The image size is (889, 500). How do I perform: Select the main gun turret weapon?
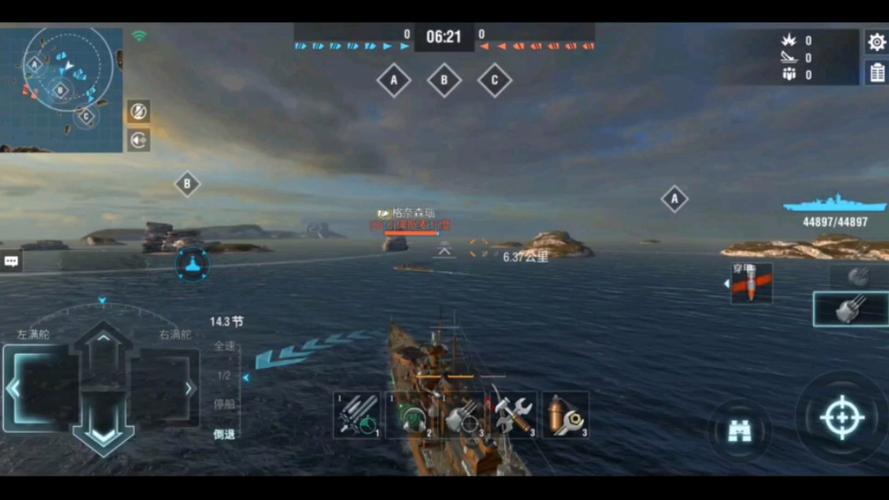pos(850,309)
